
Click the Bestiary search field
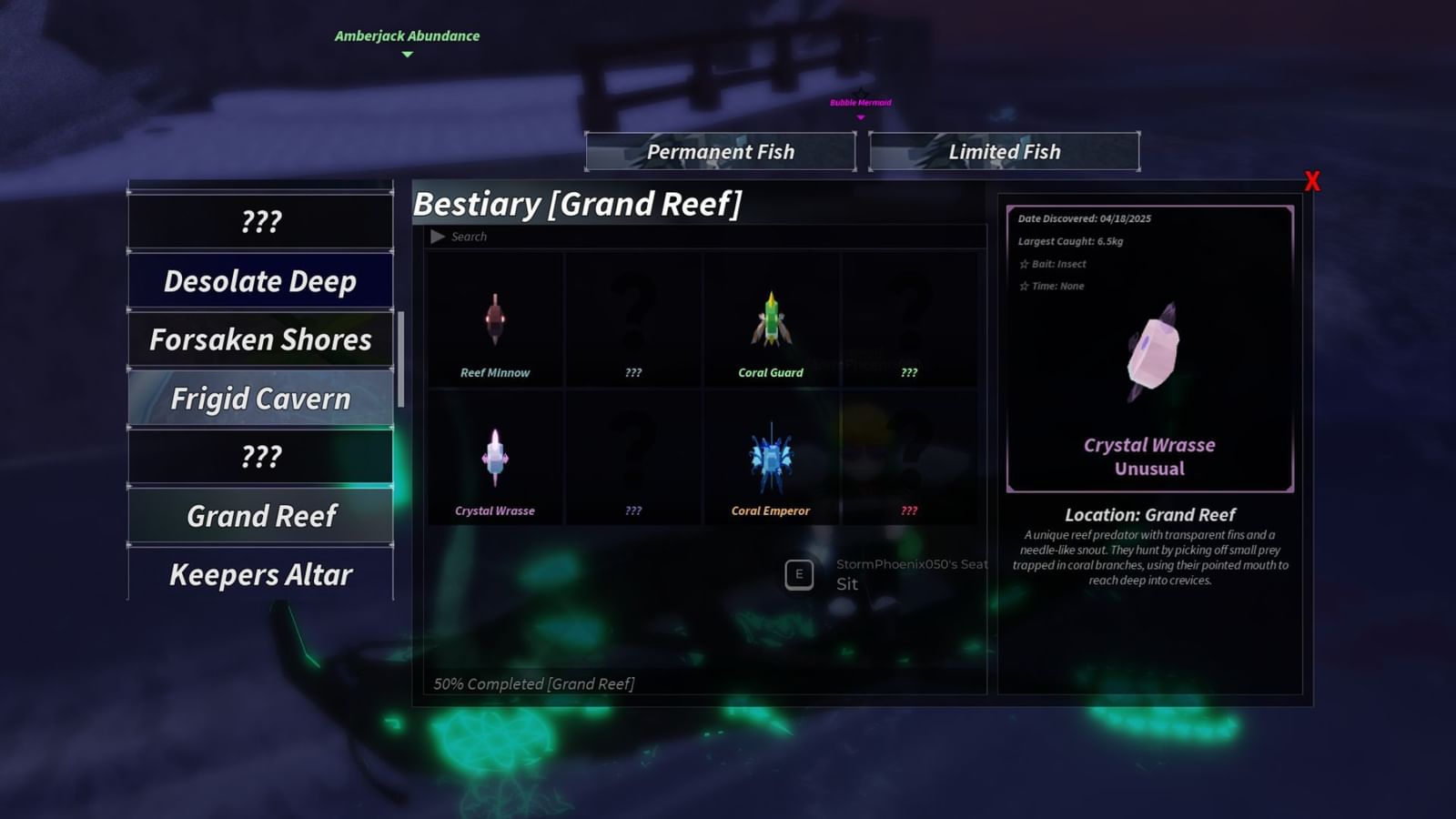pos(710,237)
